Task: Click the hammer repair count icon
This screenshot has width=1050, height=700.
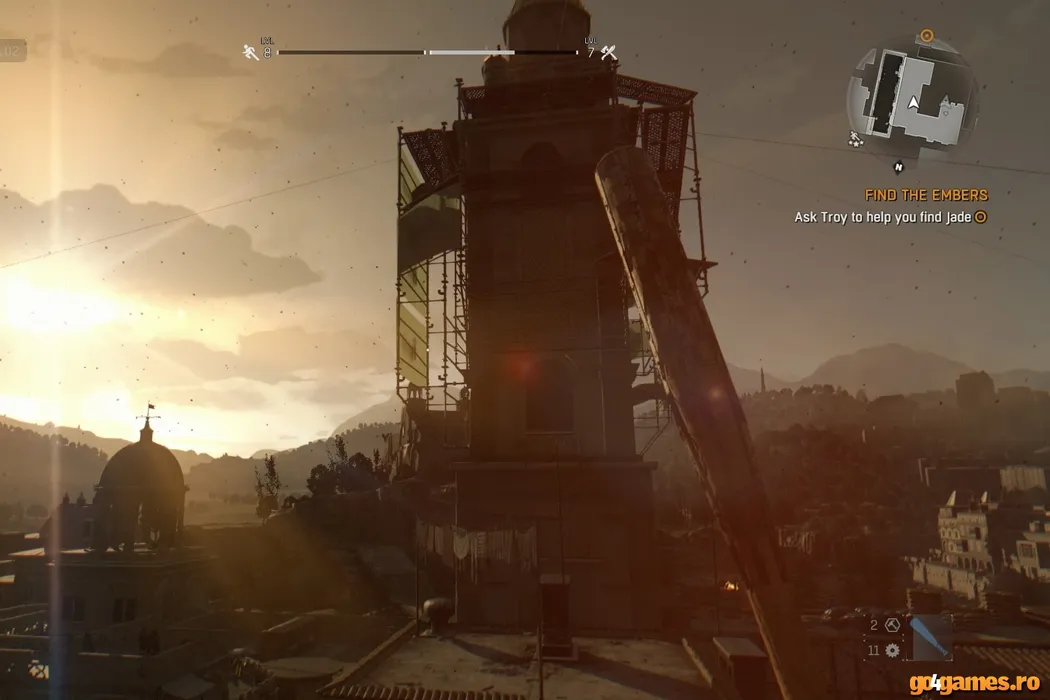Action: click(x=893, y=625)
